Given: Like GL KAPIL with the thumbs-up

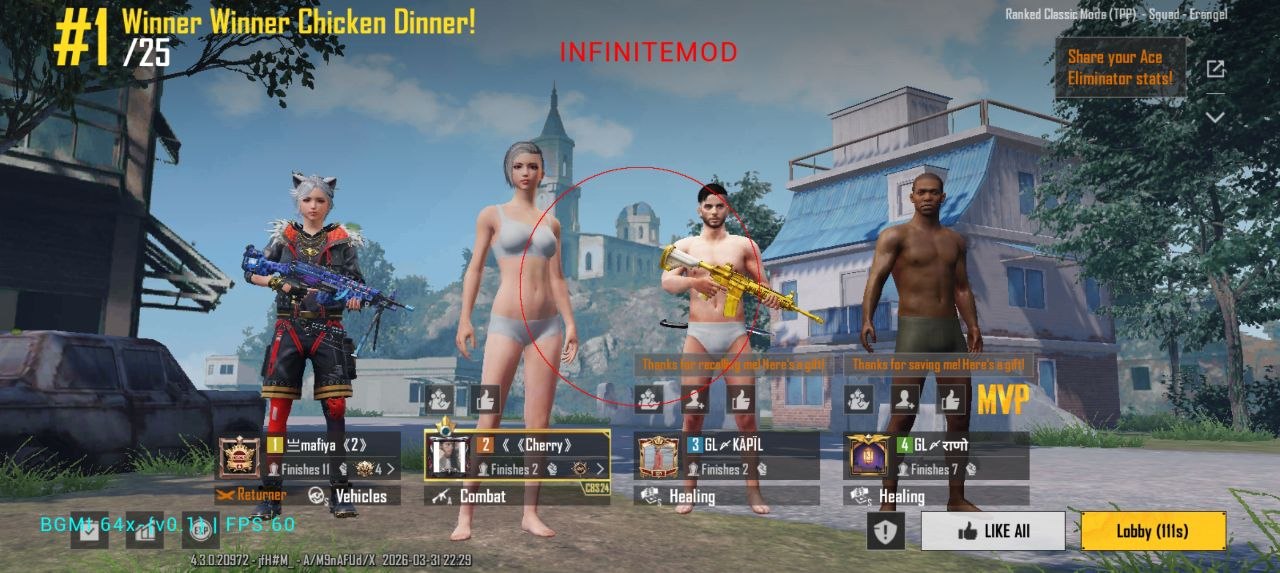Looking at the screenshot, I should [741, 400].
